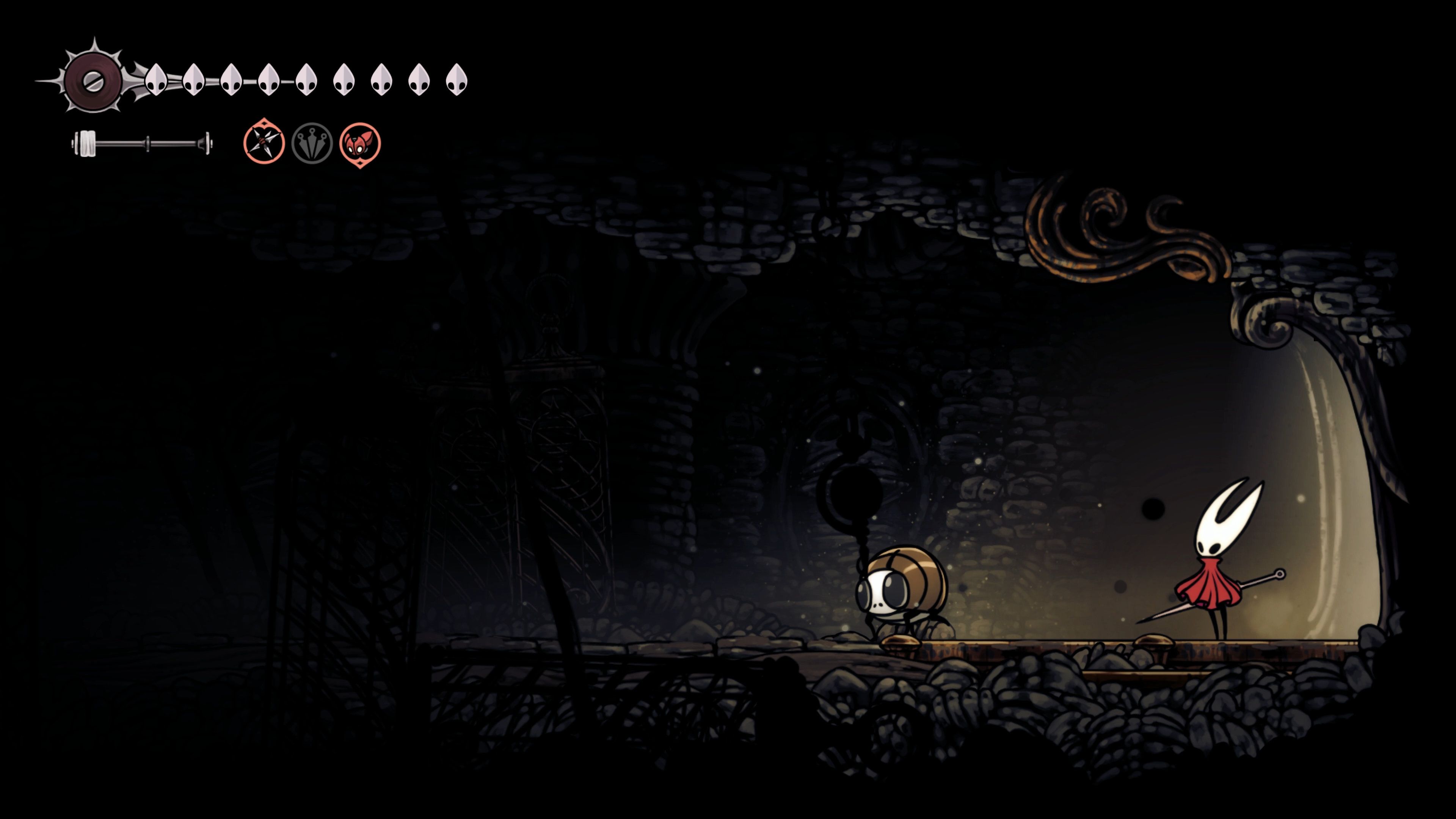Click the seventh health mask icon
Viewport: 1456px width, 819px height.
click(x=381, y=79)
